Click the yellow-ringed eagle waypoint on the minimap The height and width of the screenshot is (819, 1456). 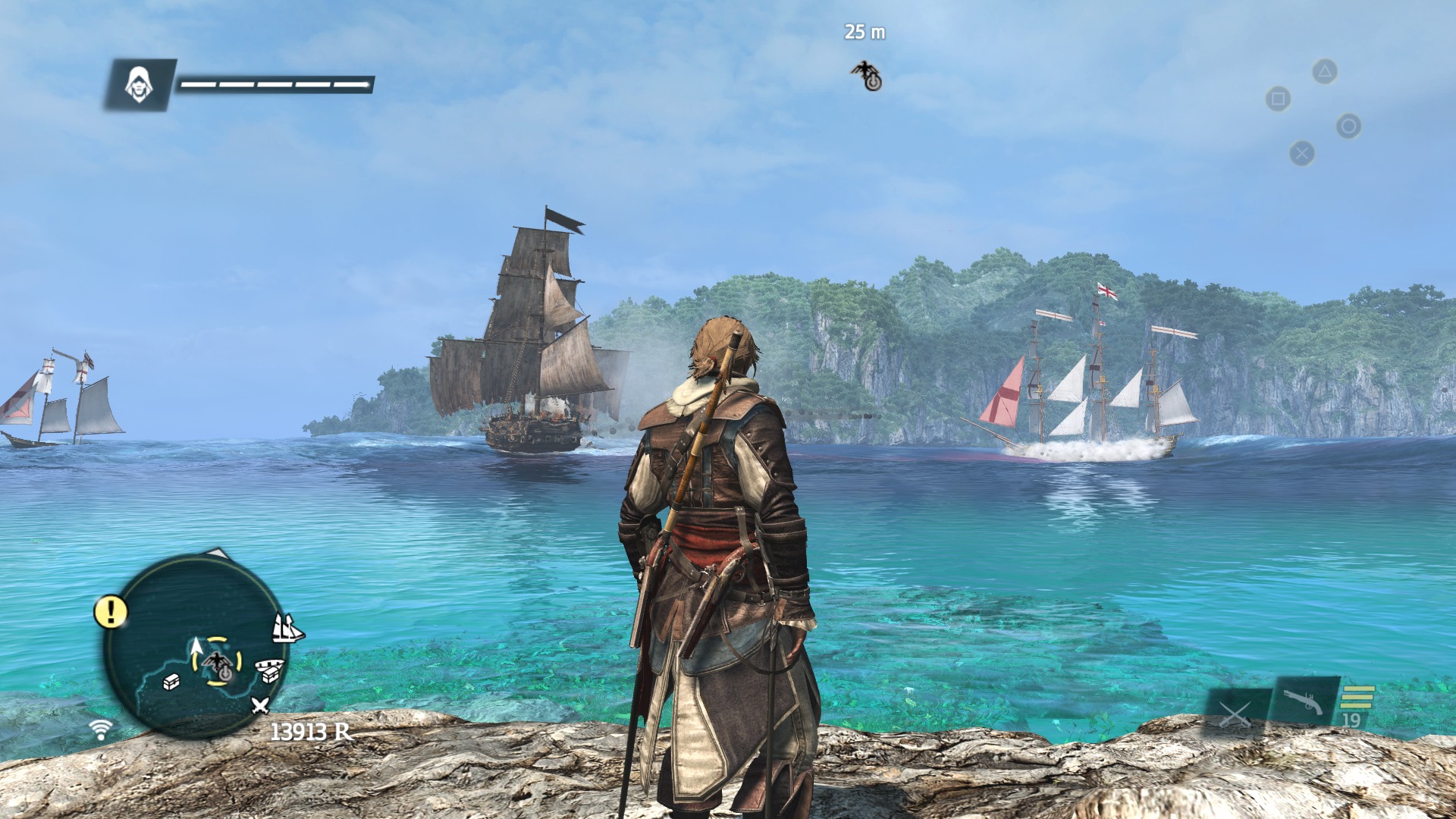coord(218,662)
